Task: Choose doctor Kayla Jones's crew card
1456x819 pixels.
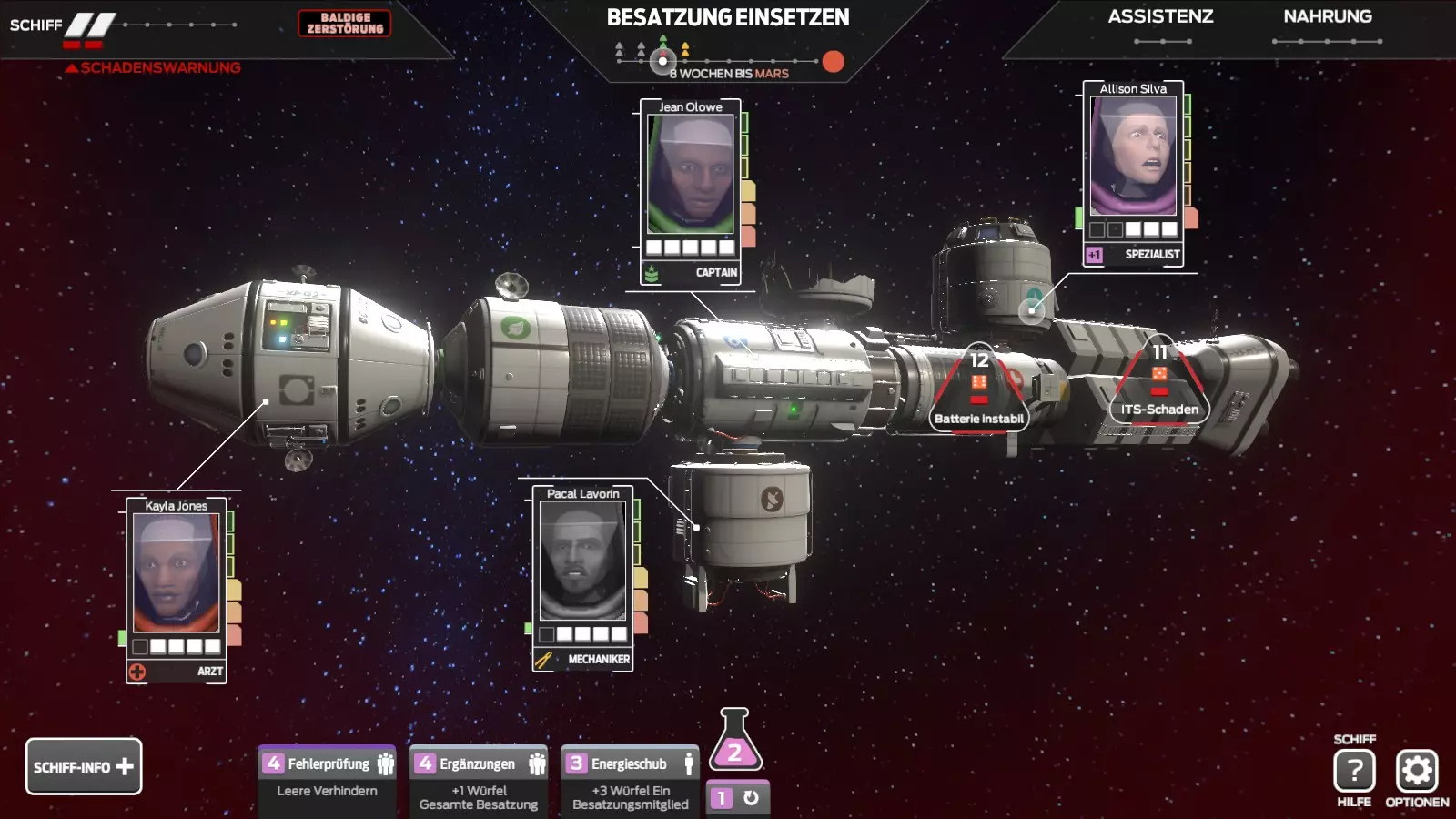Action: (177, 590)
